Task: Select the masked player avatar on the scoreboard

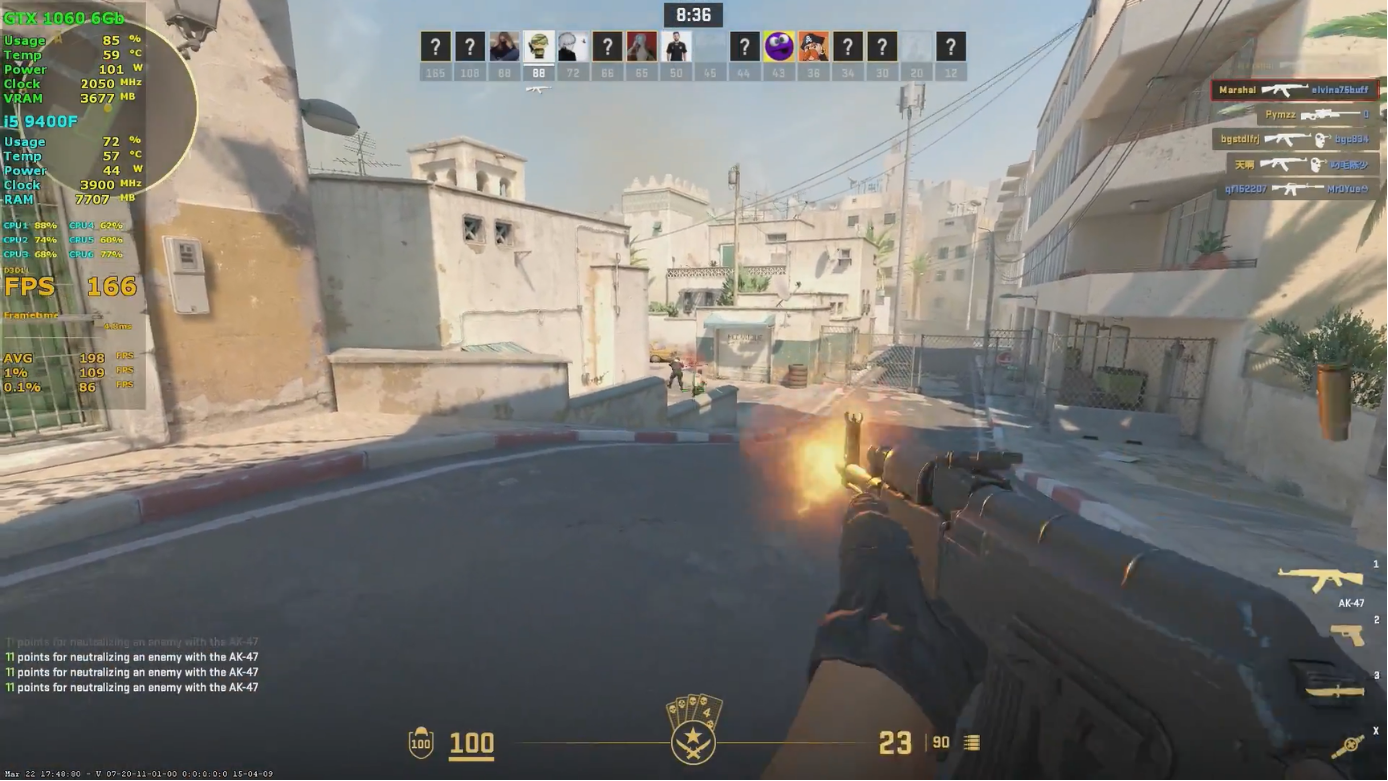Action: 537,44
